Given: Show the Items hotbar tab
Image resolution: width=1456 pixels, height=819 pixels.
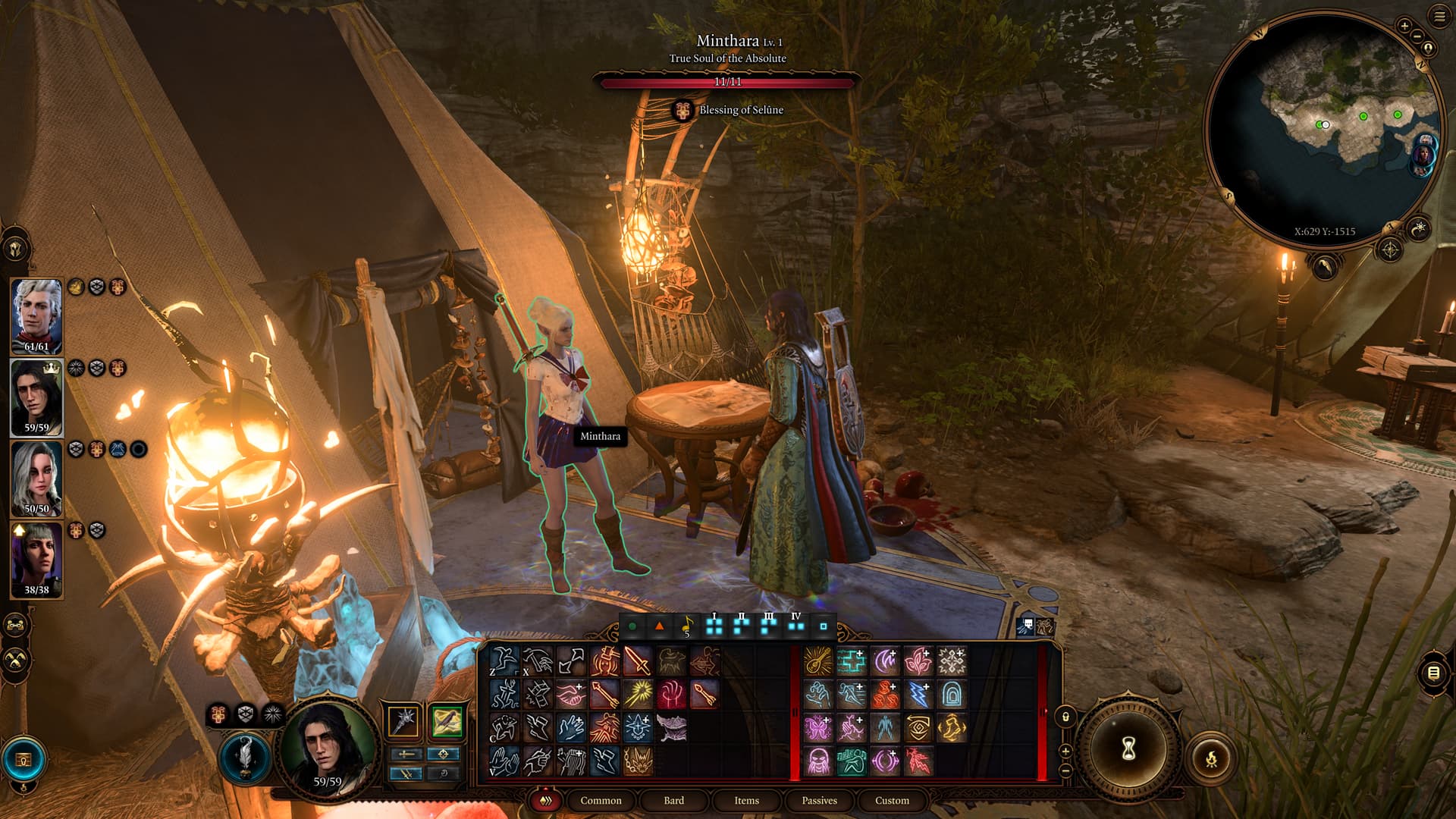Looking at the screenshot, I should [746, 800].
